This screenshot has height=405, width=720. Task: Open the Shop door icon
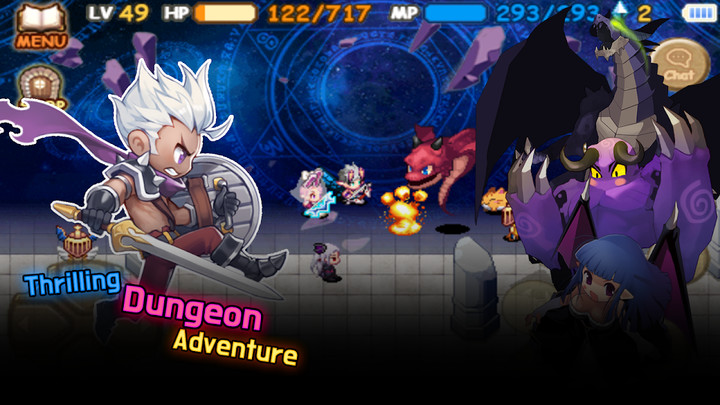pos(41,86)
